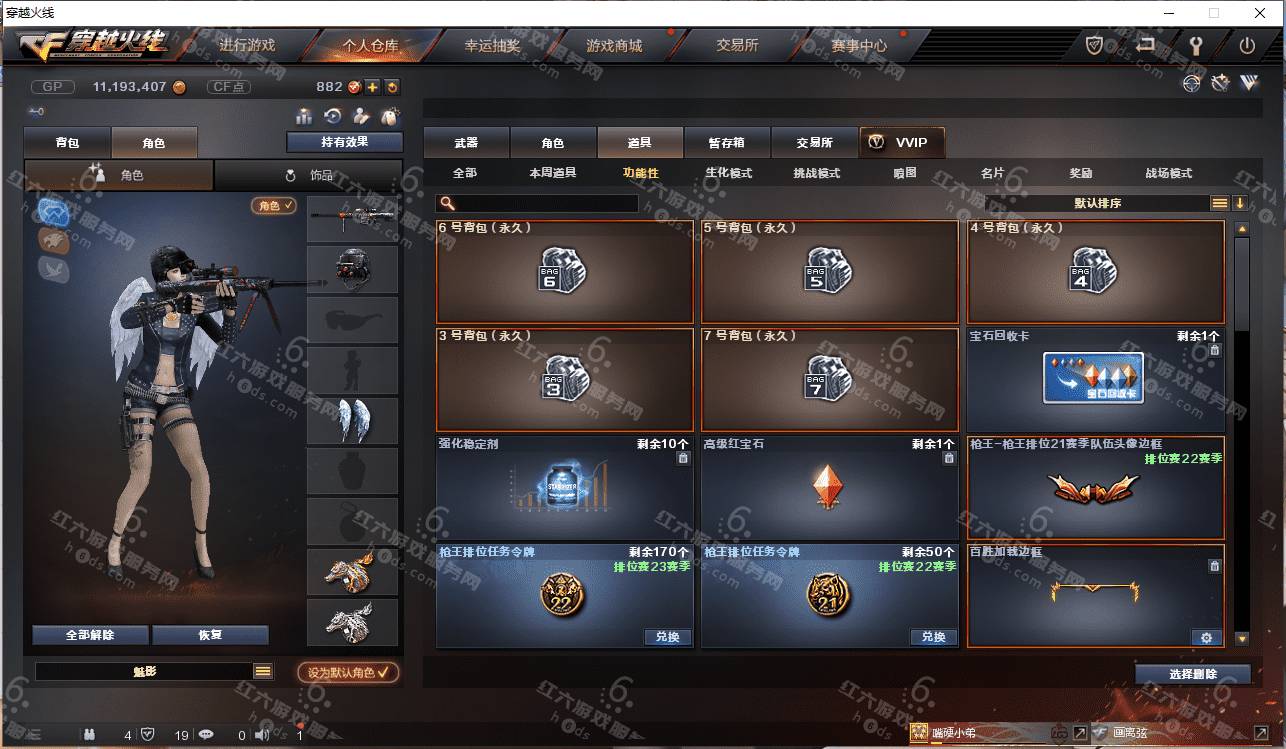This screenshot has width=1286, height=749.
Task: Choose the 宝石回收卡 item
Action: (1095, 379)
